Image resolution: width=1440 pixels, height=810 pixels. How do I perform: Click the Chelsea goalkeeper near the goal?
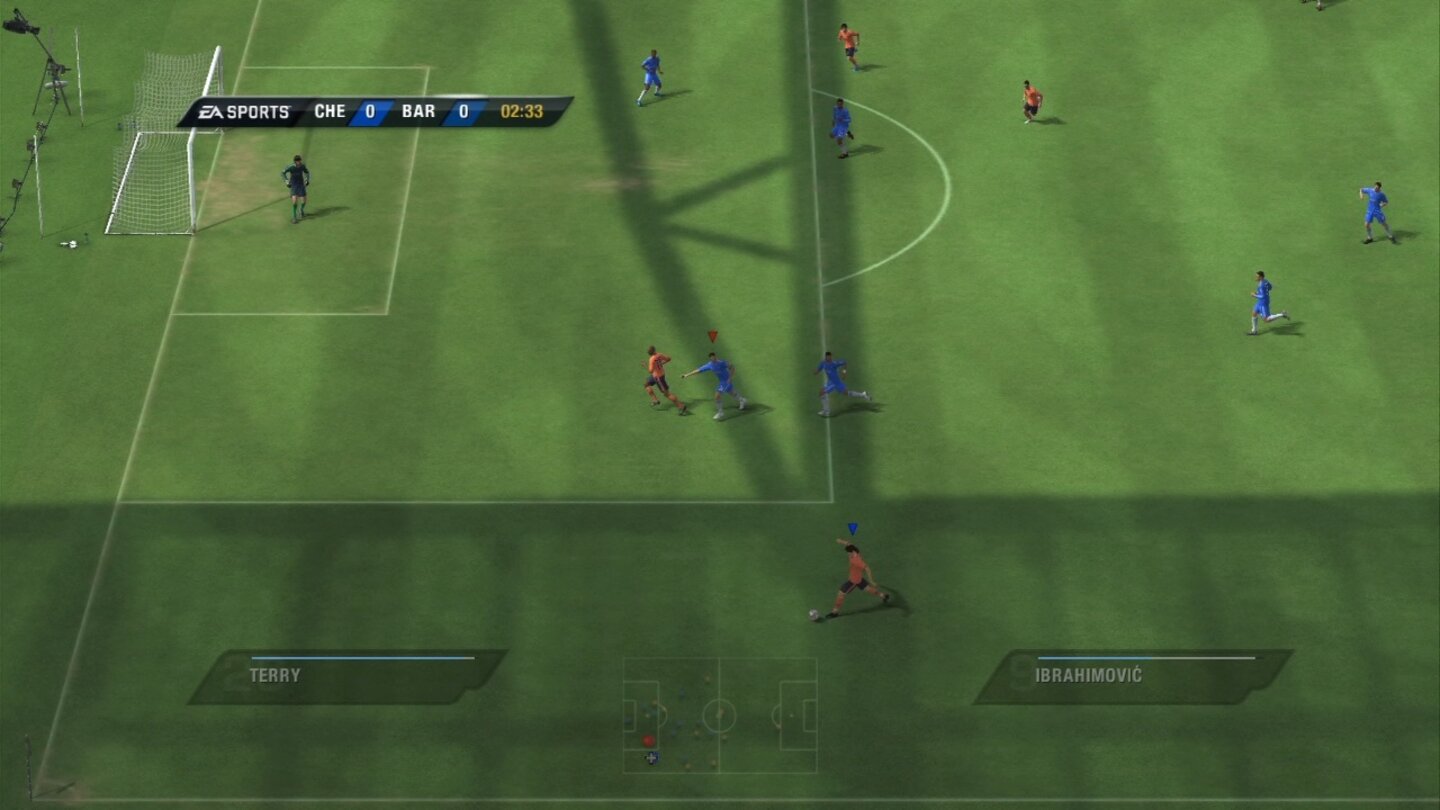coord(295,185)
